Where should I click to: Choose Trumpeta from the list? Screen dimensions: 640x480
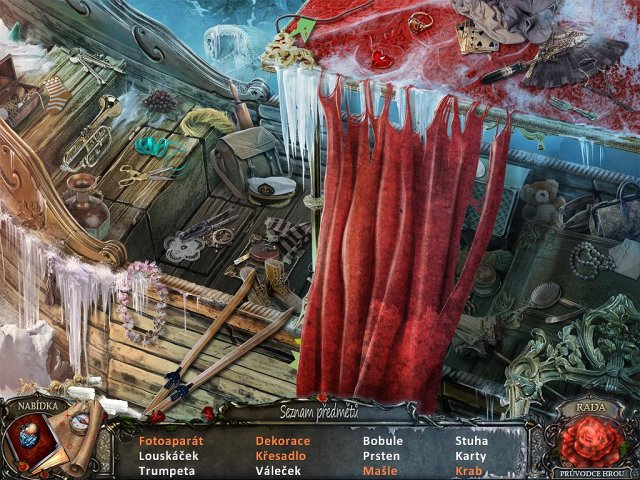point(165,471)
